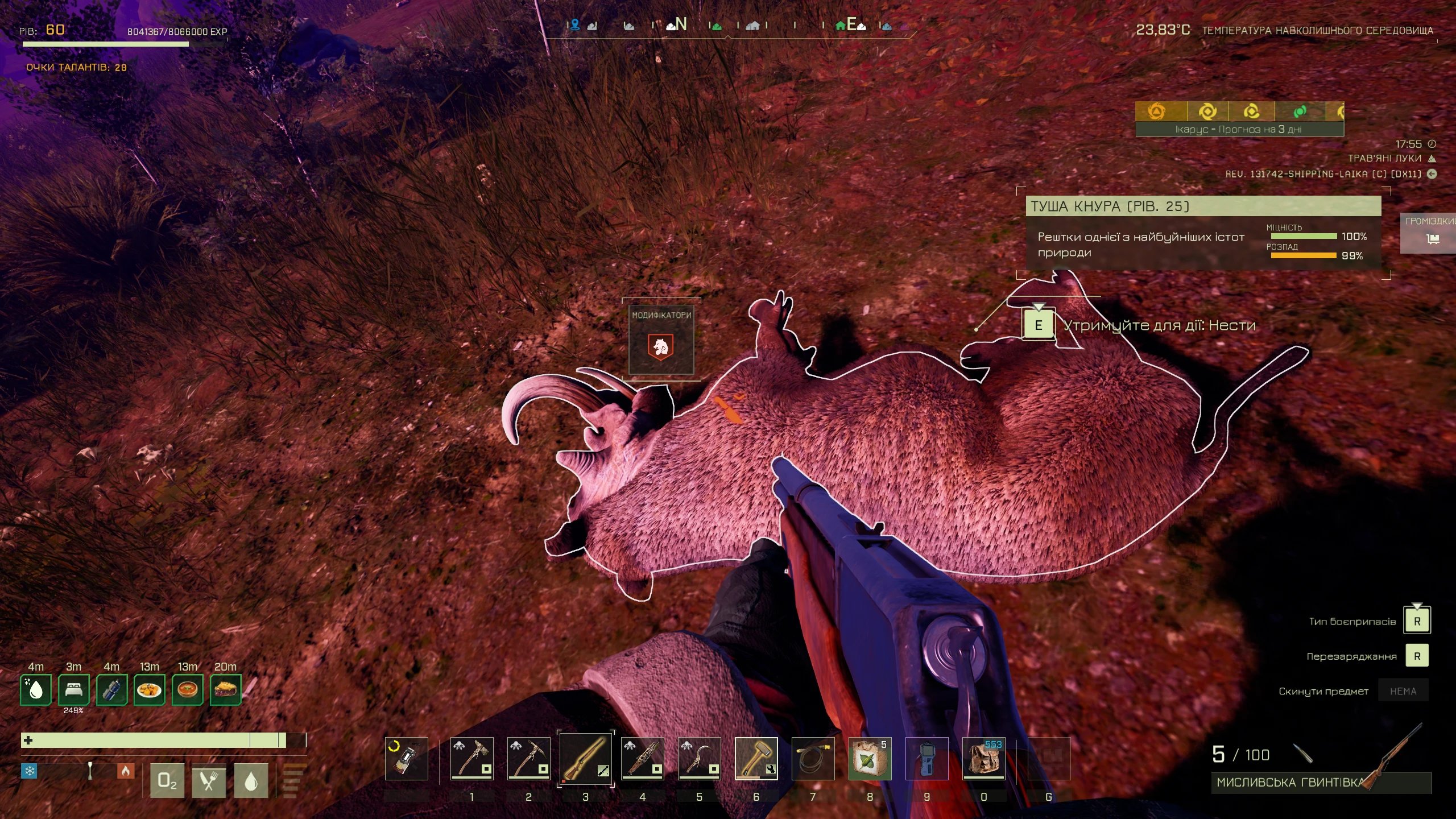Select the bow in hotbar slot 4
1456x819 pixels.
642,758
